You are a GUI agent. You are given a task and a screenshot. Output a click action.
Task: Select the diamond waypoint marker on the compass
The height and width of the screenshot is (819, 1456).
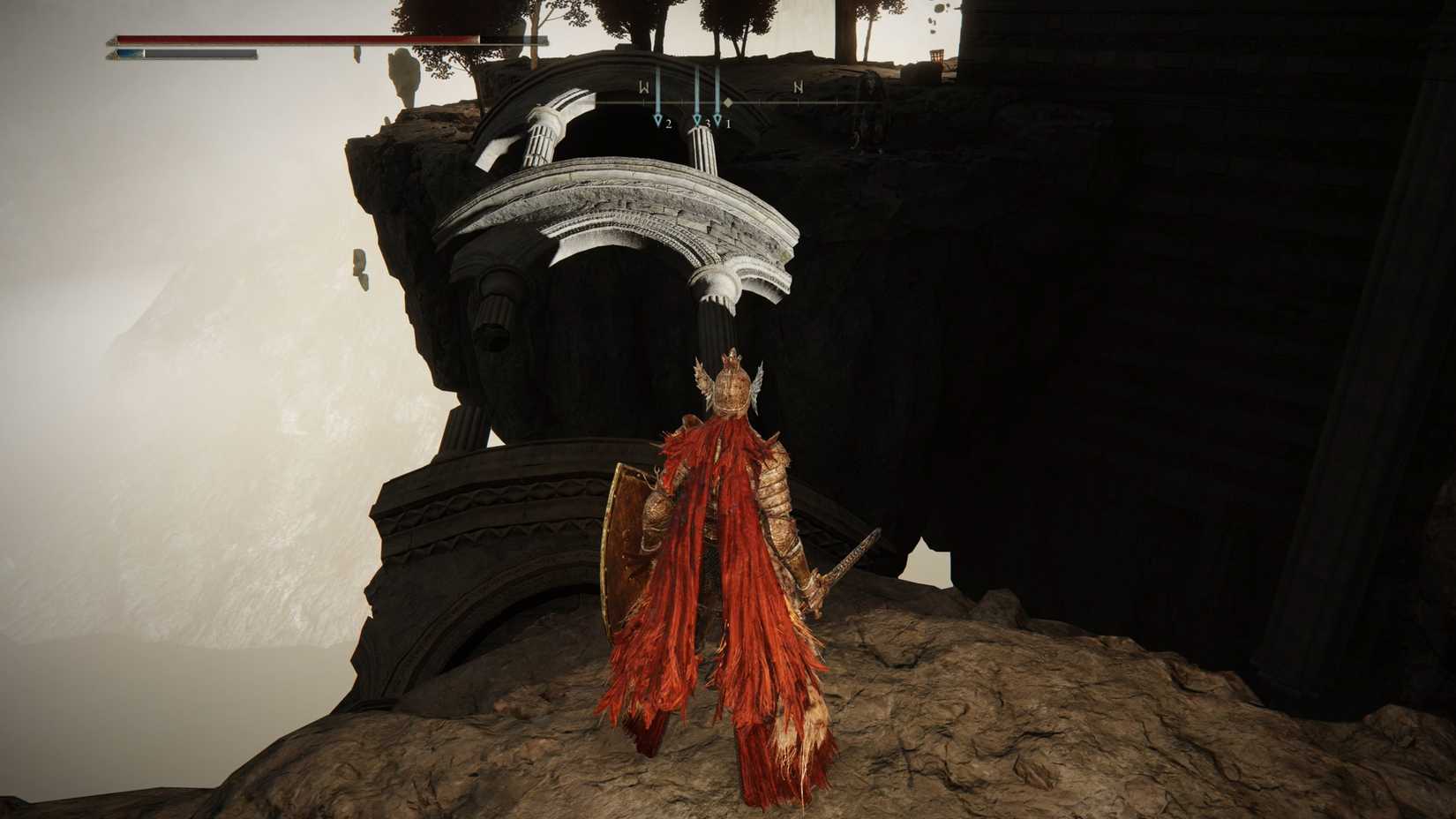[x=727, y=102]
